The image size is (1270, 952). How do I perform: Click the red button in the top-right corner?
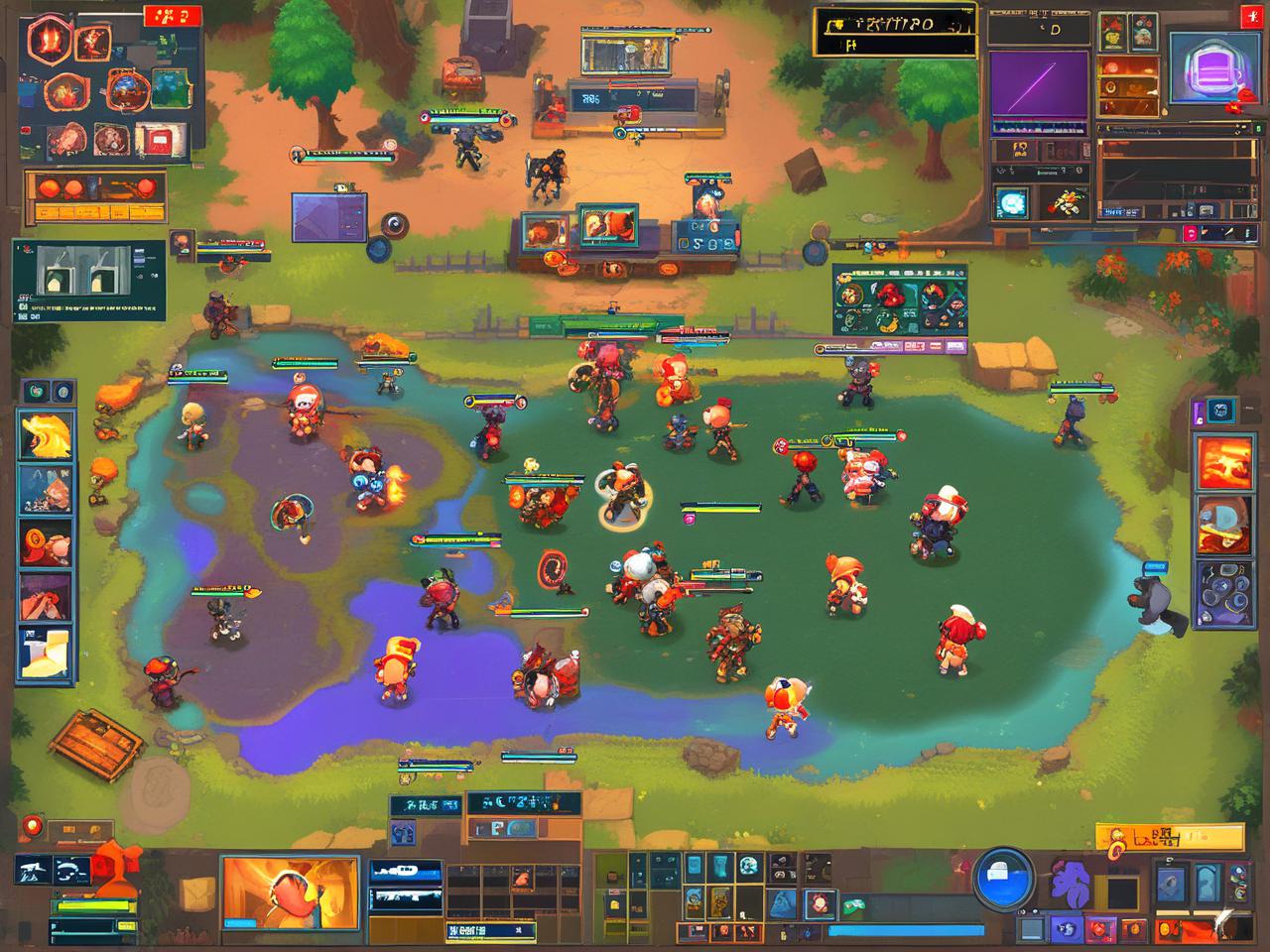coord(1250,17)
